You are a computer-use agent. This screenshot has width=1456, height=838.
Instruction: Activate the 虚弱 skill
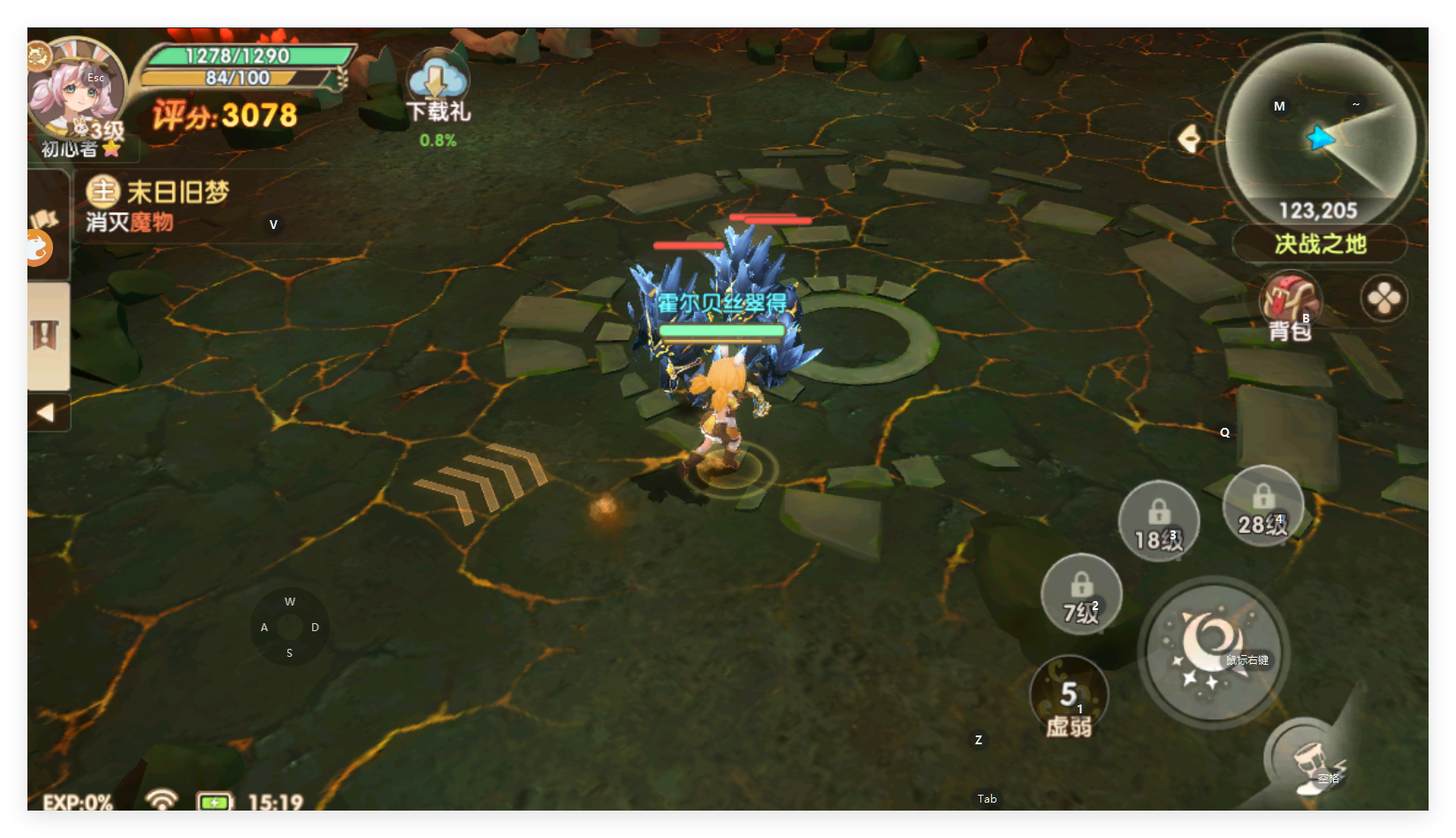1069,698
